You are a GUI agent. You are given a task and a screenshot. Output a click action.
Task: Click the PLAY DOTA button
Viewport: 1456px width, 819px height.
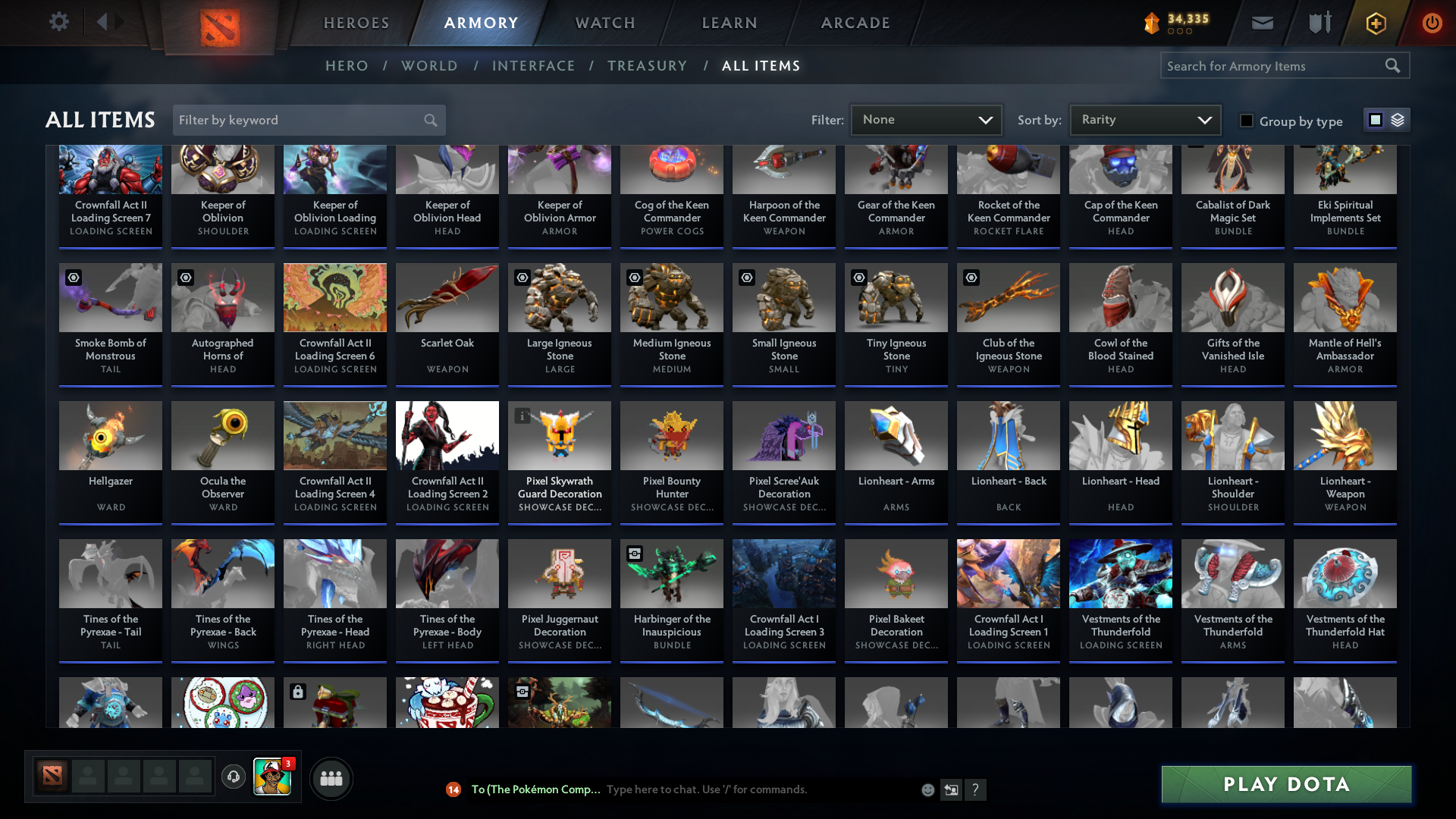click(x=1285, y=784)
